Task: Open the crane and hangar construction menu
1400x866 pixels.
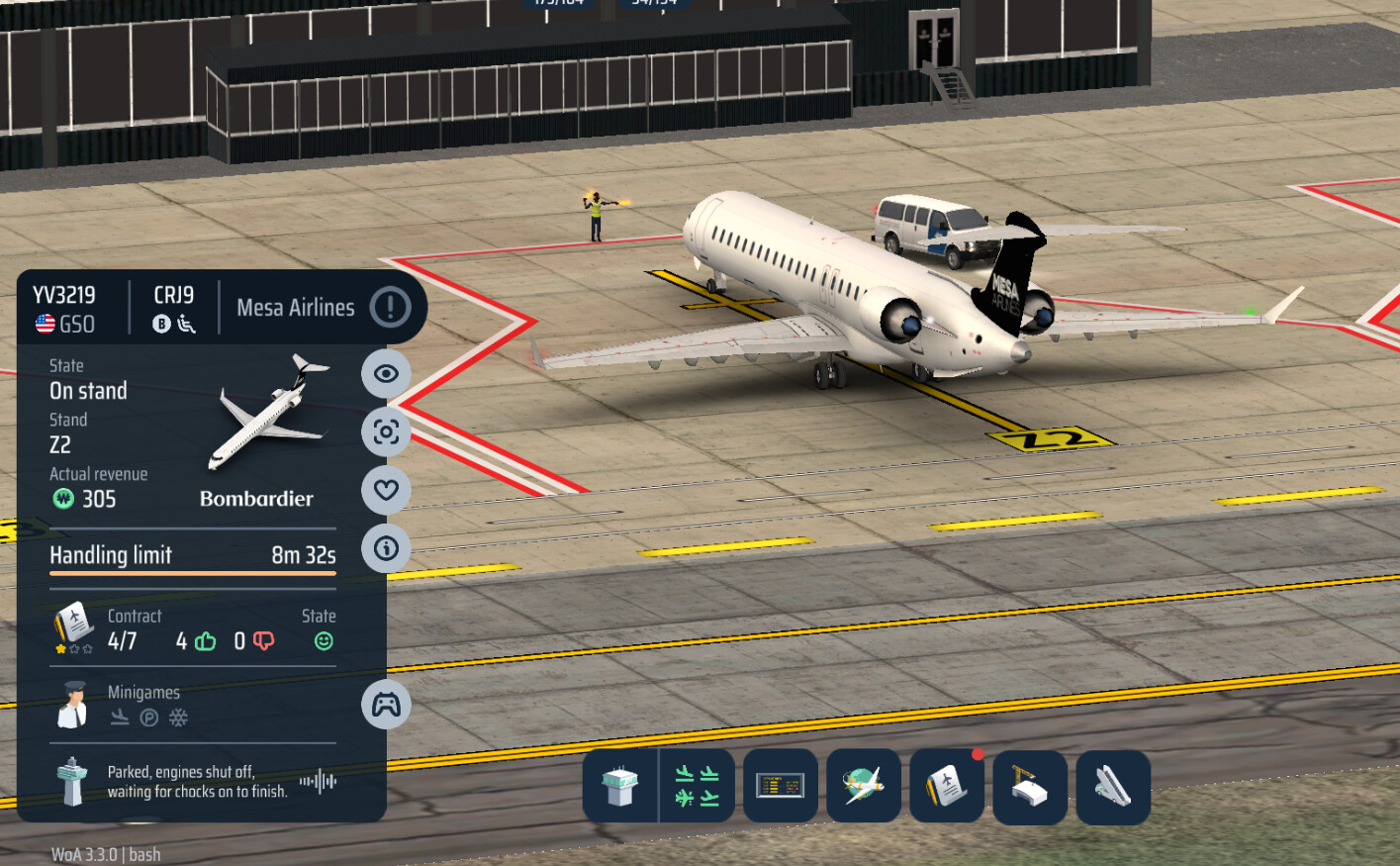Action: [1030, 787]
